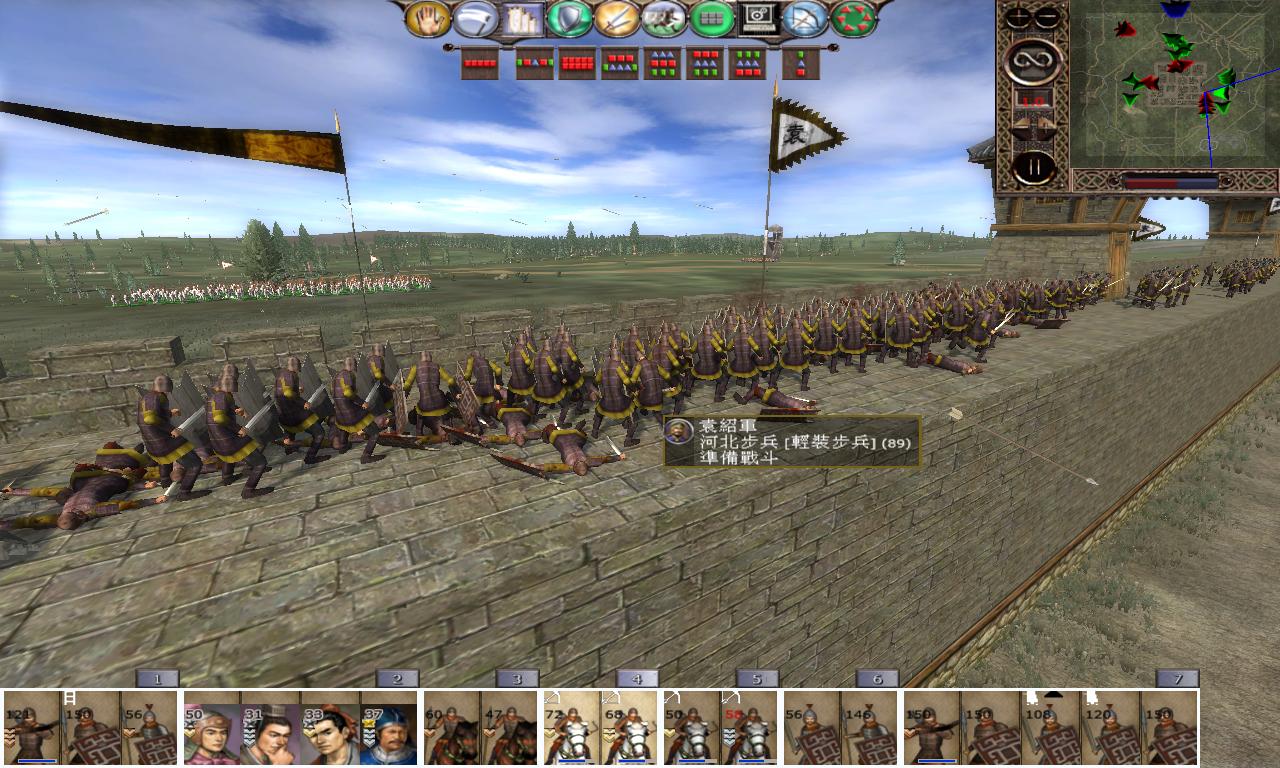Click the infinity unlimited time button

pos(1030,61)
